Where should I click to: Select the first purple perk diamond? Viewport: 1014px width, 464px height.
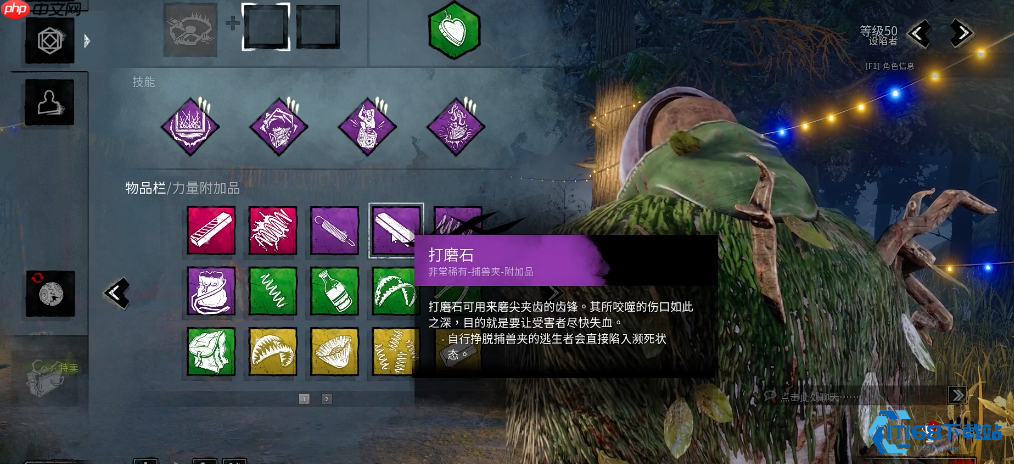191,127
